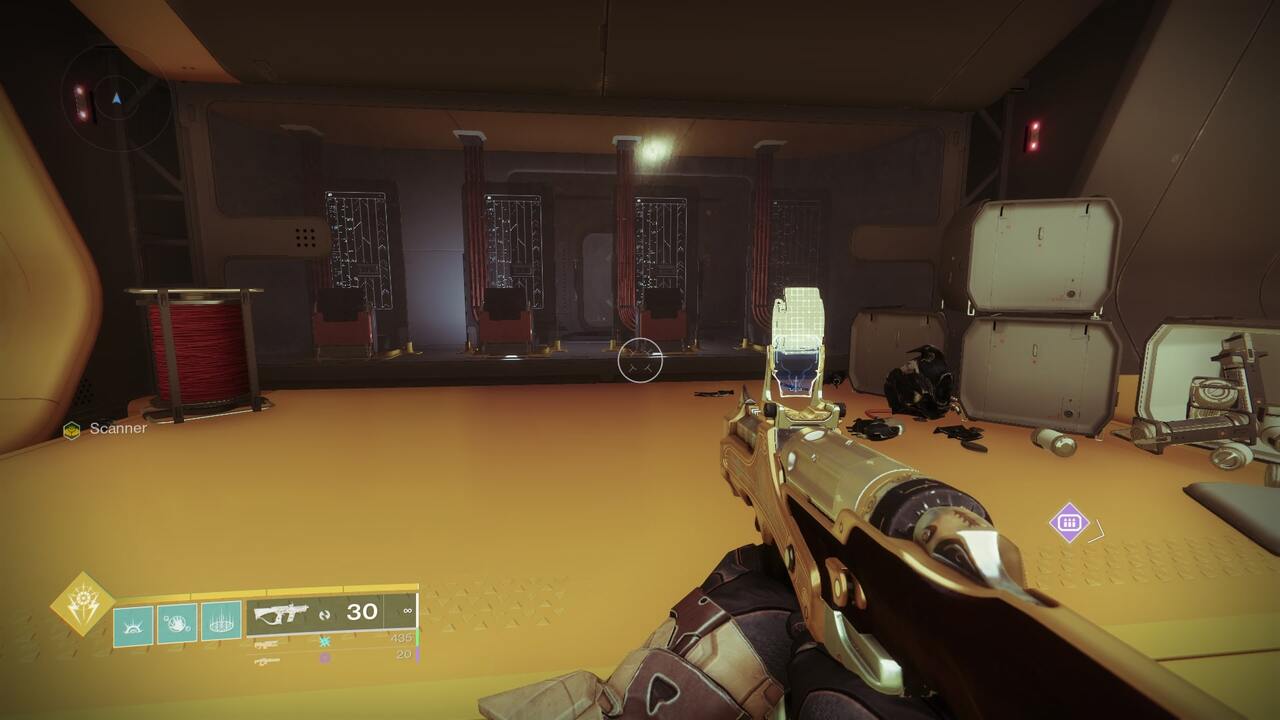Click the green ammo bar indicator

[x=418, y=638]
